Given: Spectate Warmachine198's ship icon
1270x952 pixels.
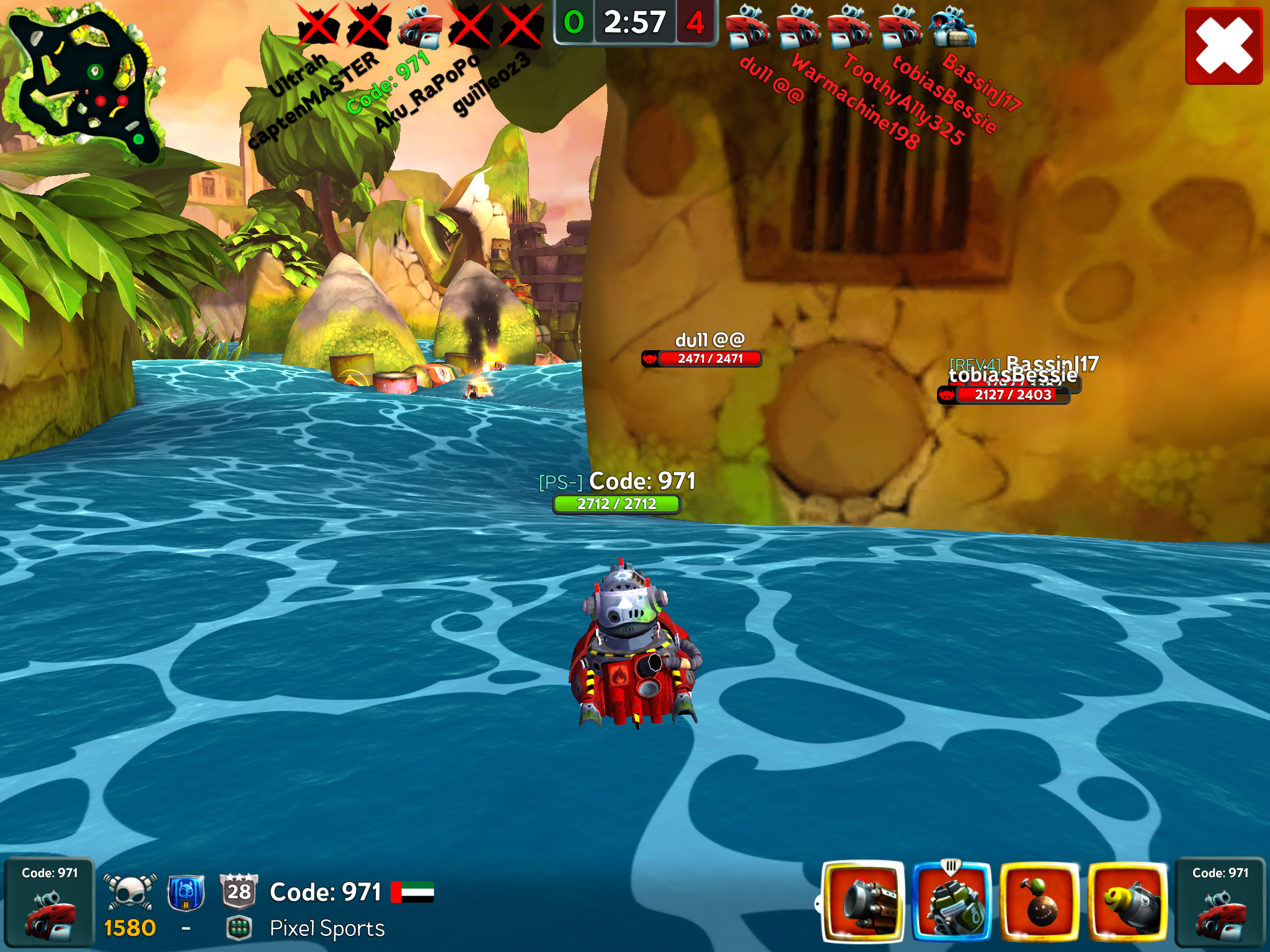Looking at the screenshot, I should pos(799,28).
